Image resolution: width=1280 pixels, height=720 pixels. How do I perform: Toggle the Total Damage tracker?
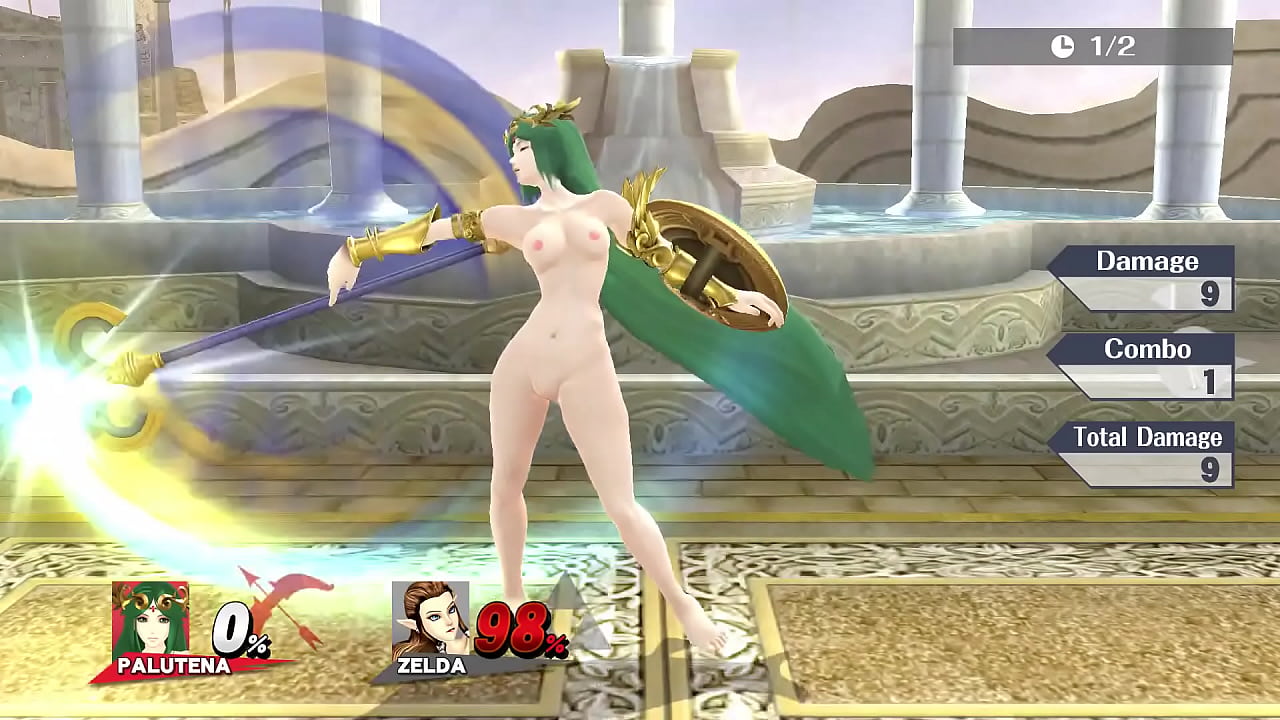(x=1146, y=437)
